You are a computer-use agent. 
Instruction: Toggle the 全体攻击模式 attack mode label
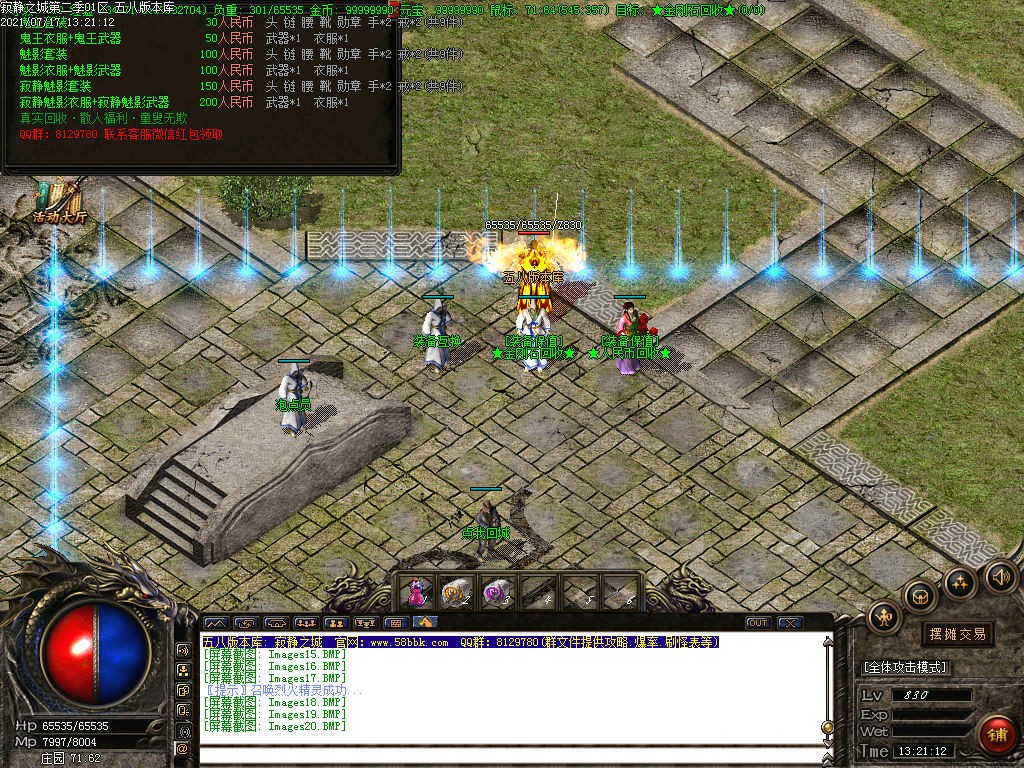coord(905,667)
